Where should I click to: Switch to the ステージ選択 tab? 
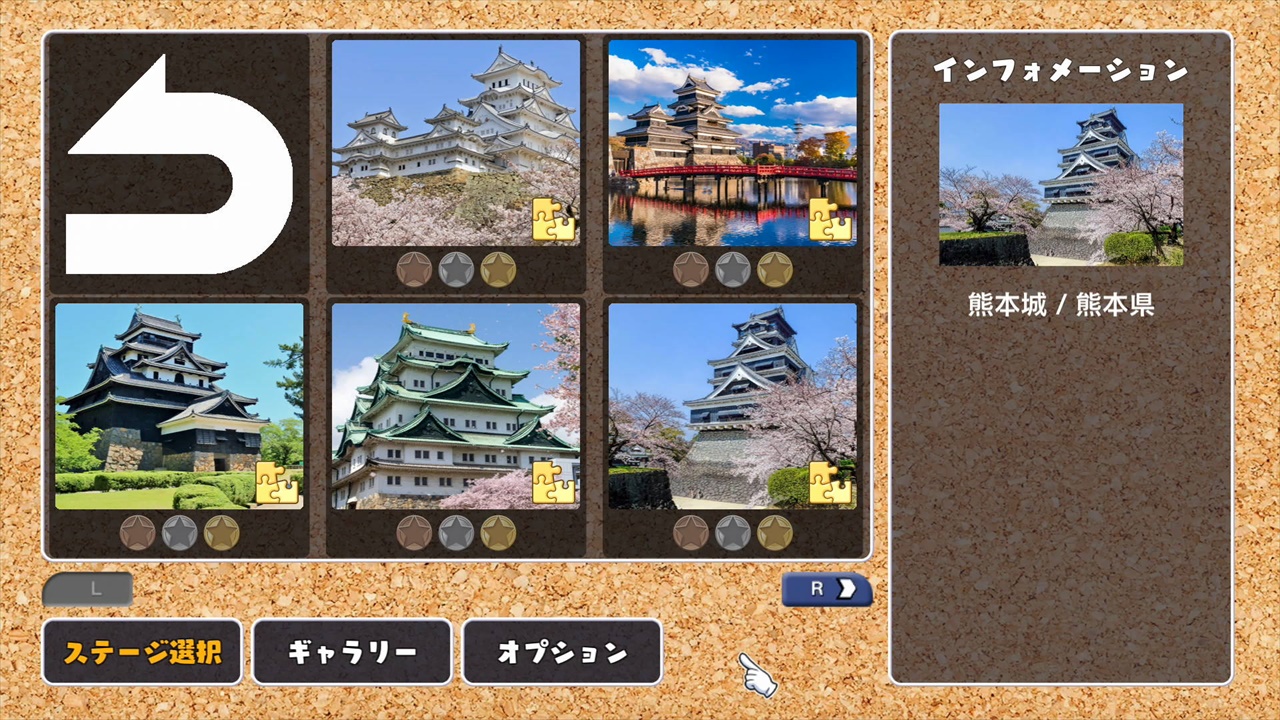point(142,652)
